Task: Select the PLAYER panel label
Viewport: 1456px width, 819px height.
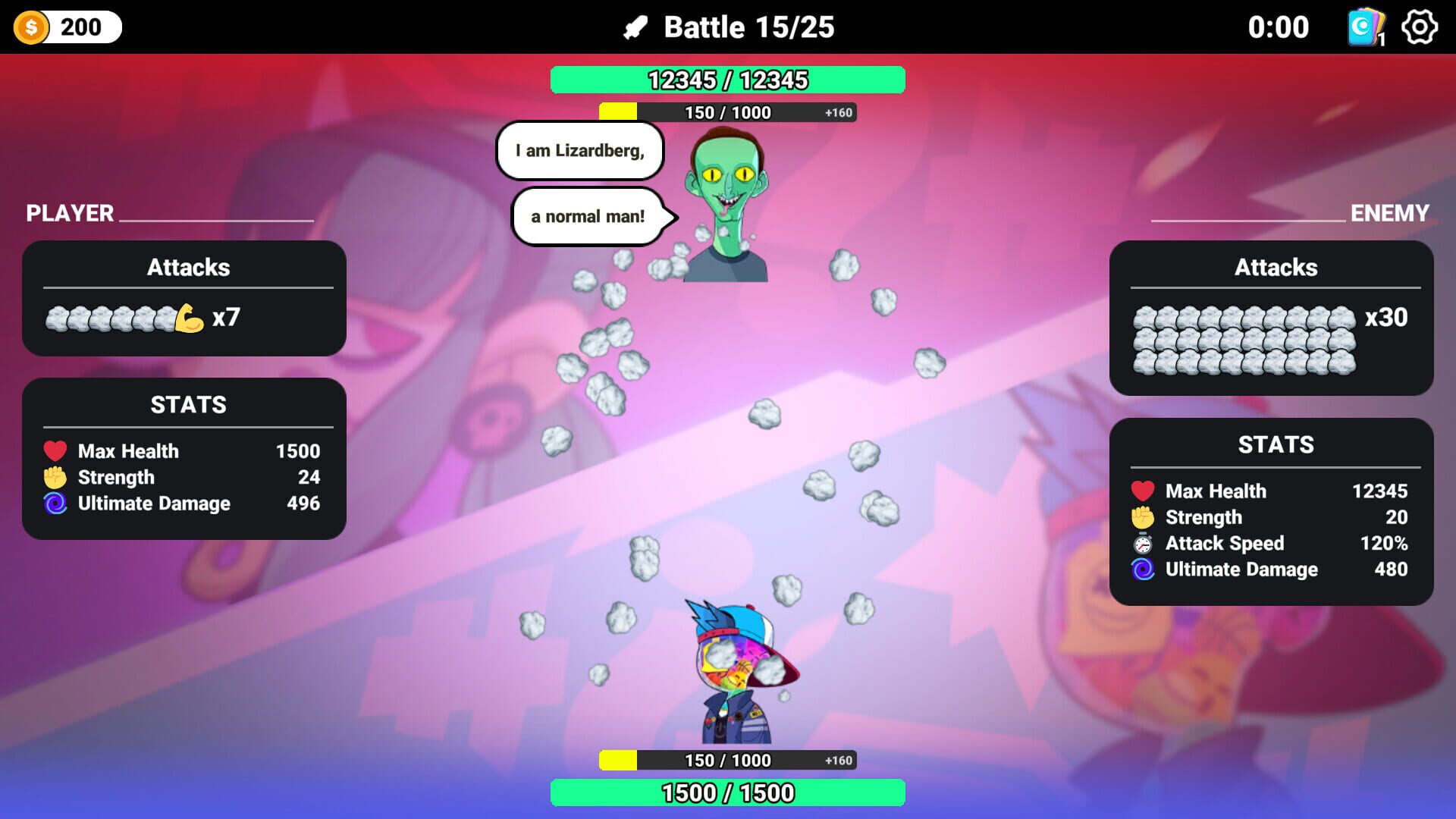Action: (68, 213)
